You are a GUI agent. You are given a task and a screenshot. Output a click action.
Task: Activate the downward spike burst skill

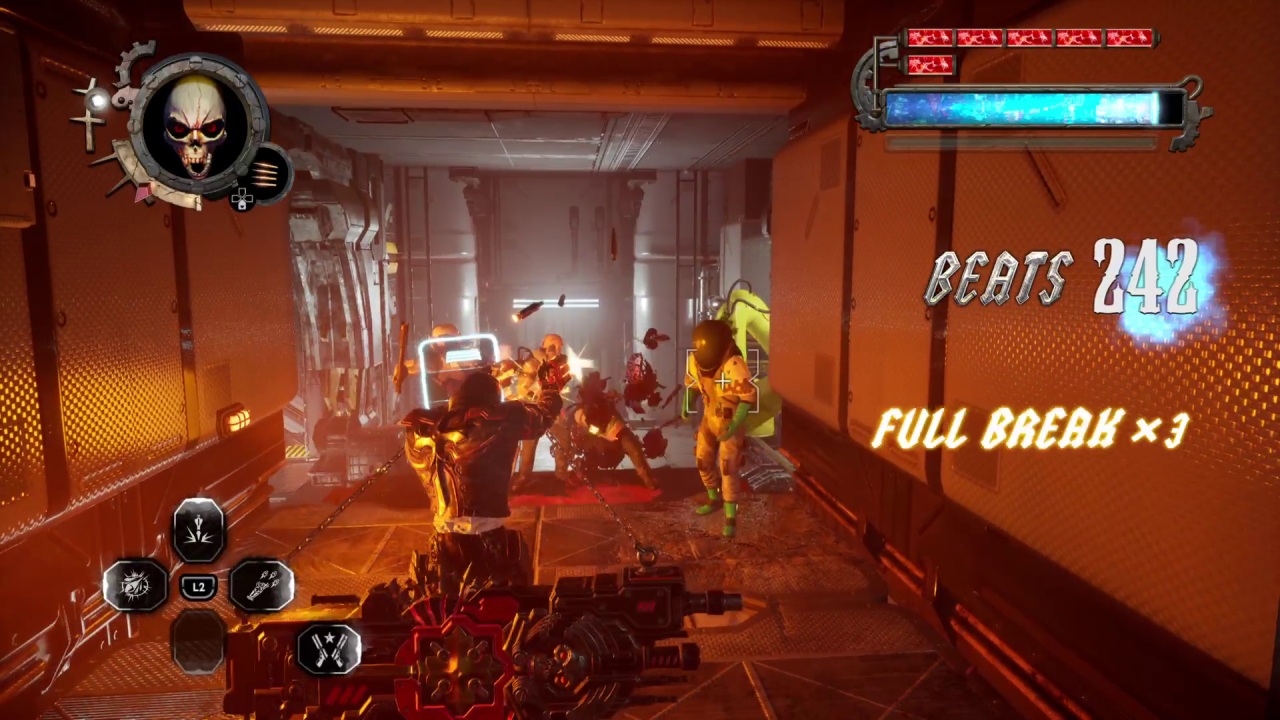tap(199, 529)
